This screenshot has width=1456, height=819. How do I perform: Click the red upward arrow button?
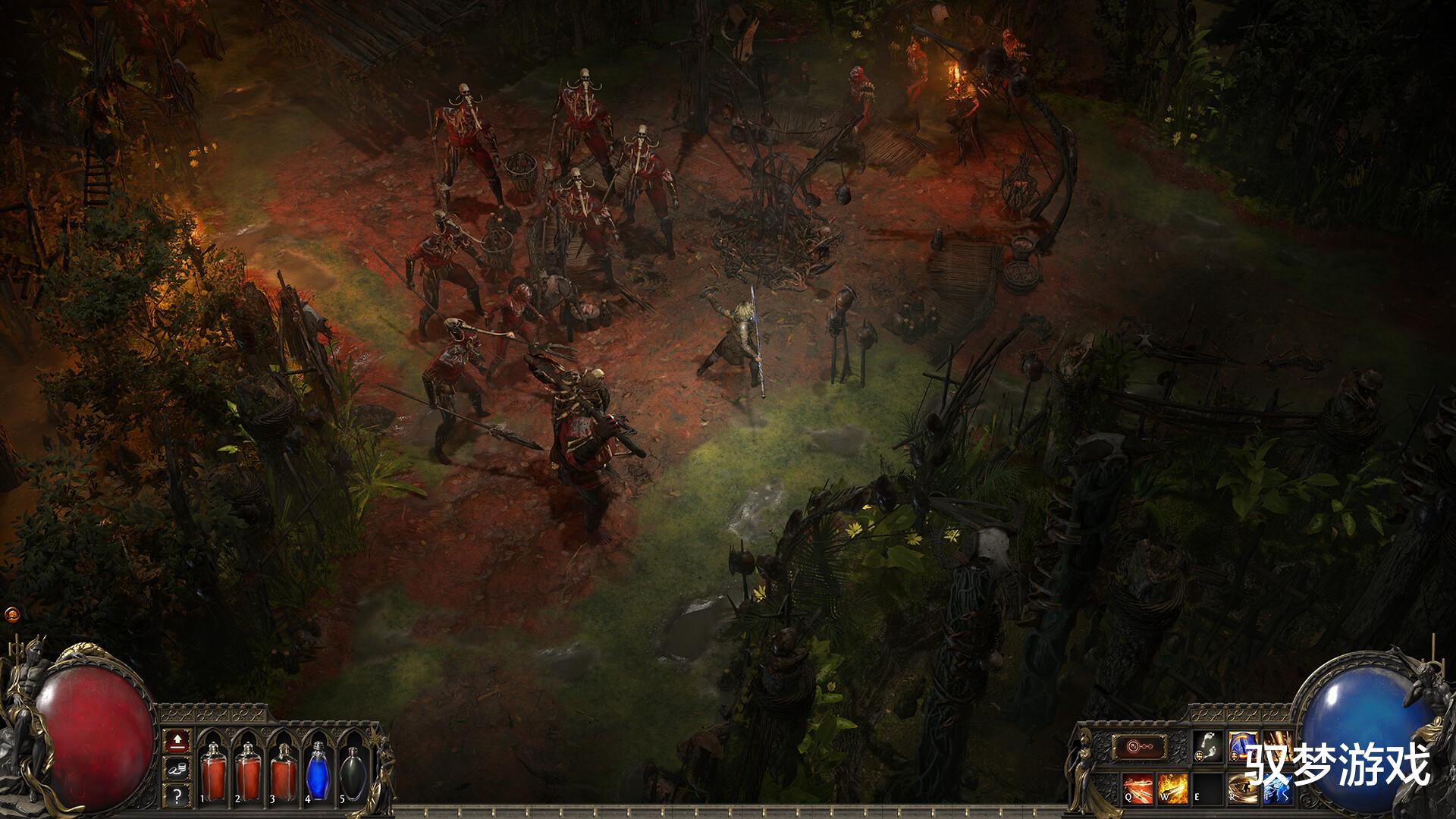point(177,739)
